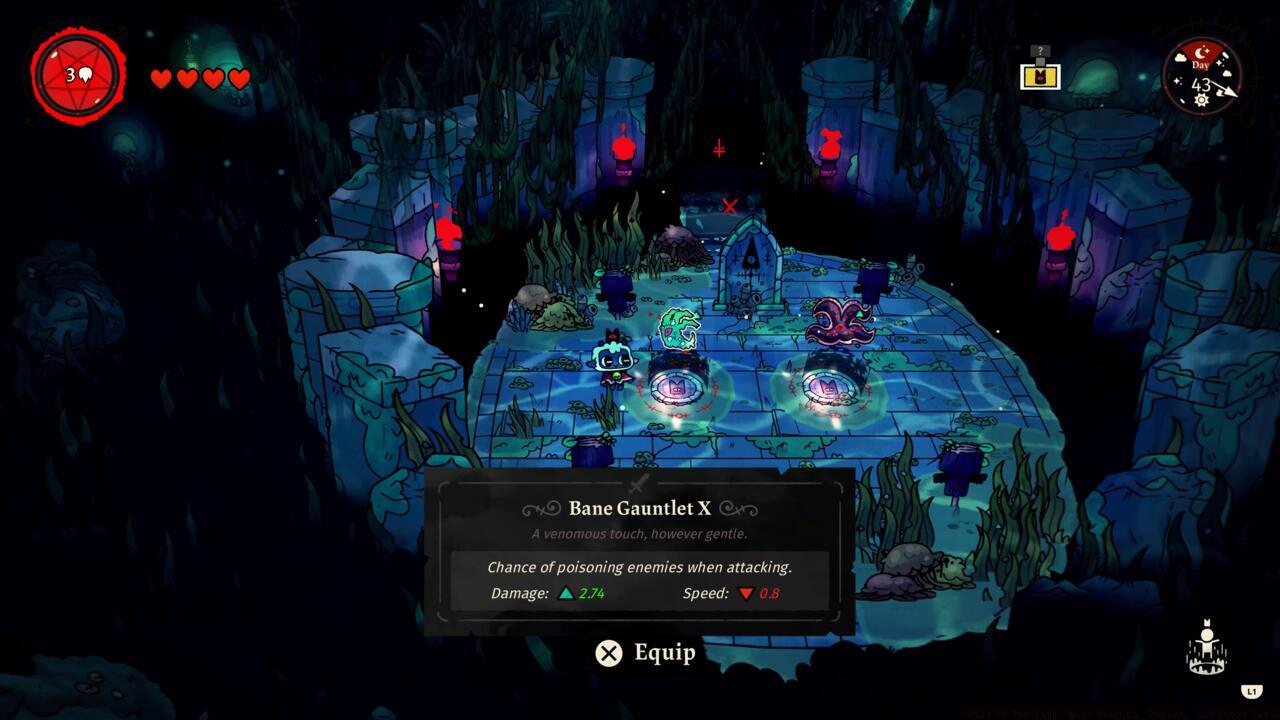Click the cult shrine icon

1206,648
